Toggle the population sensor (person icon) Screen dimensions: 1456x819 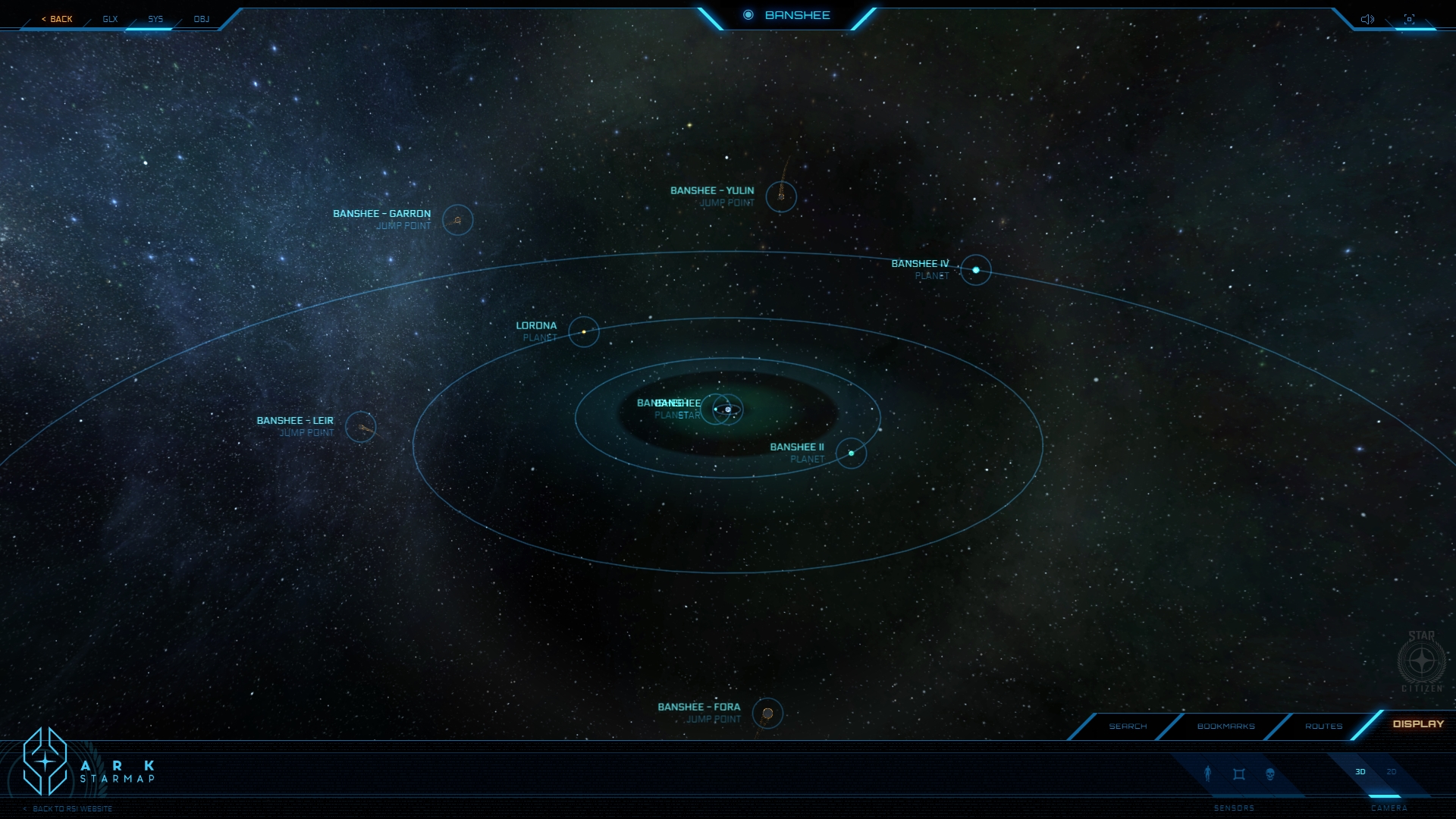click(1208, 773)
